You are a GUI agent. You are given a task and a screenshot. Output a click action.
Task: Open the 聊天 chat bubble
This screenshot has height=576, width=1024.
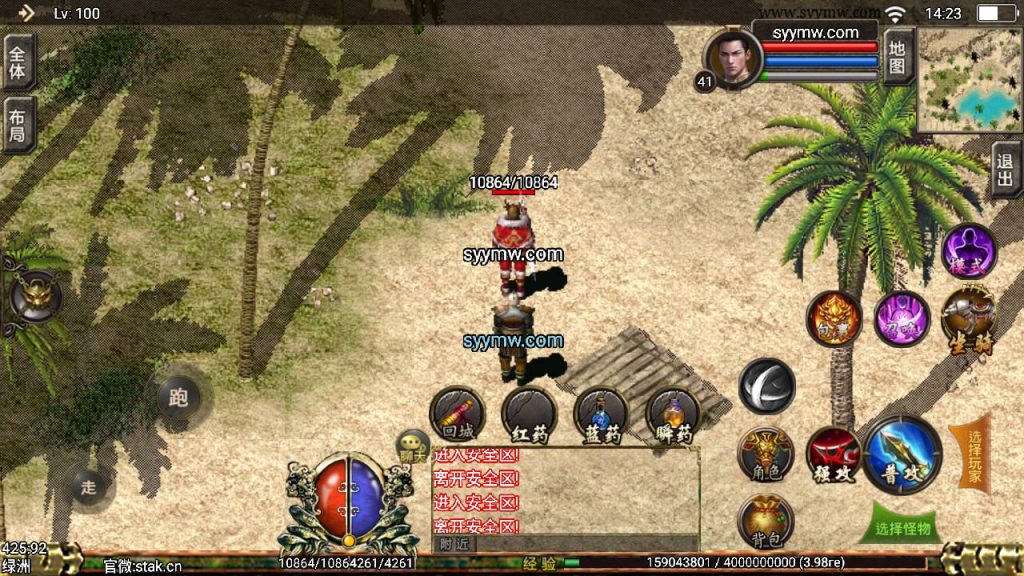413,446
